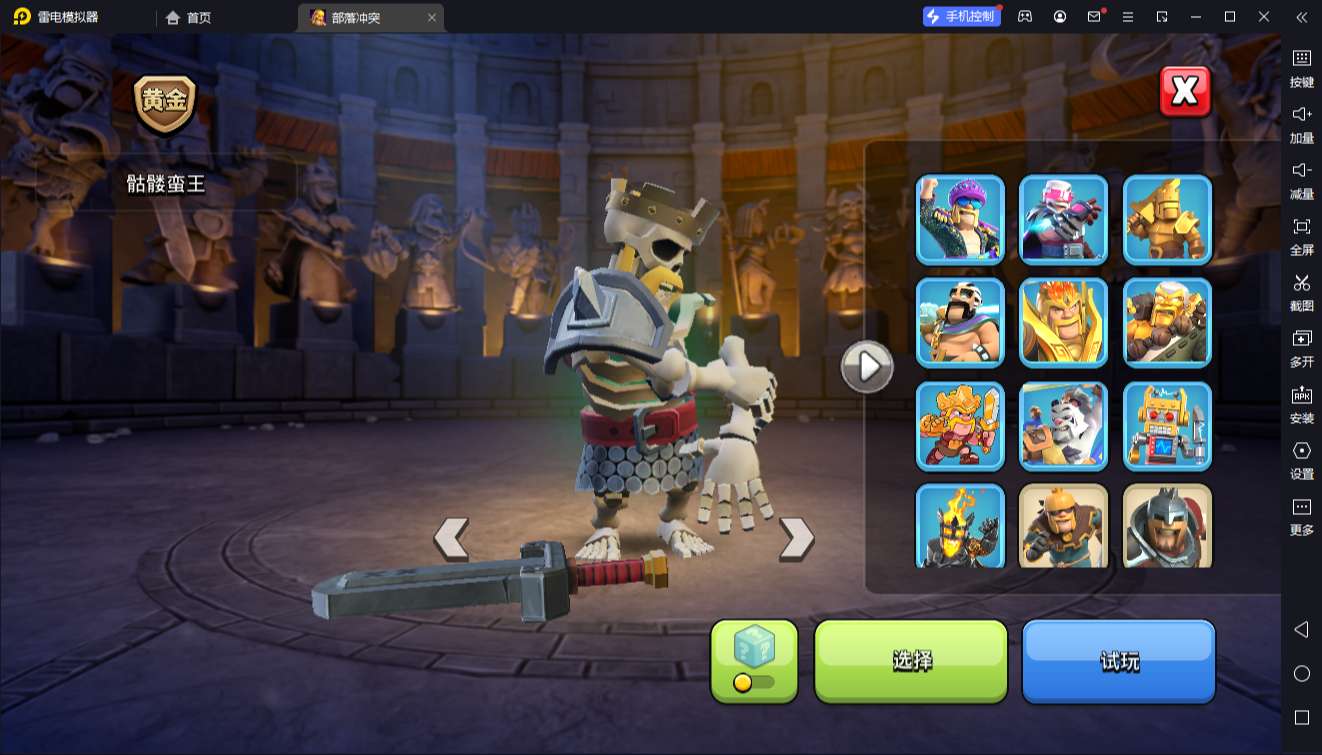Toggle the random skin cube switch
Viewport: 1322px width, 755px height.
click(x=754, y=682)
